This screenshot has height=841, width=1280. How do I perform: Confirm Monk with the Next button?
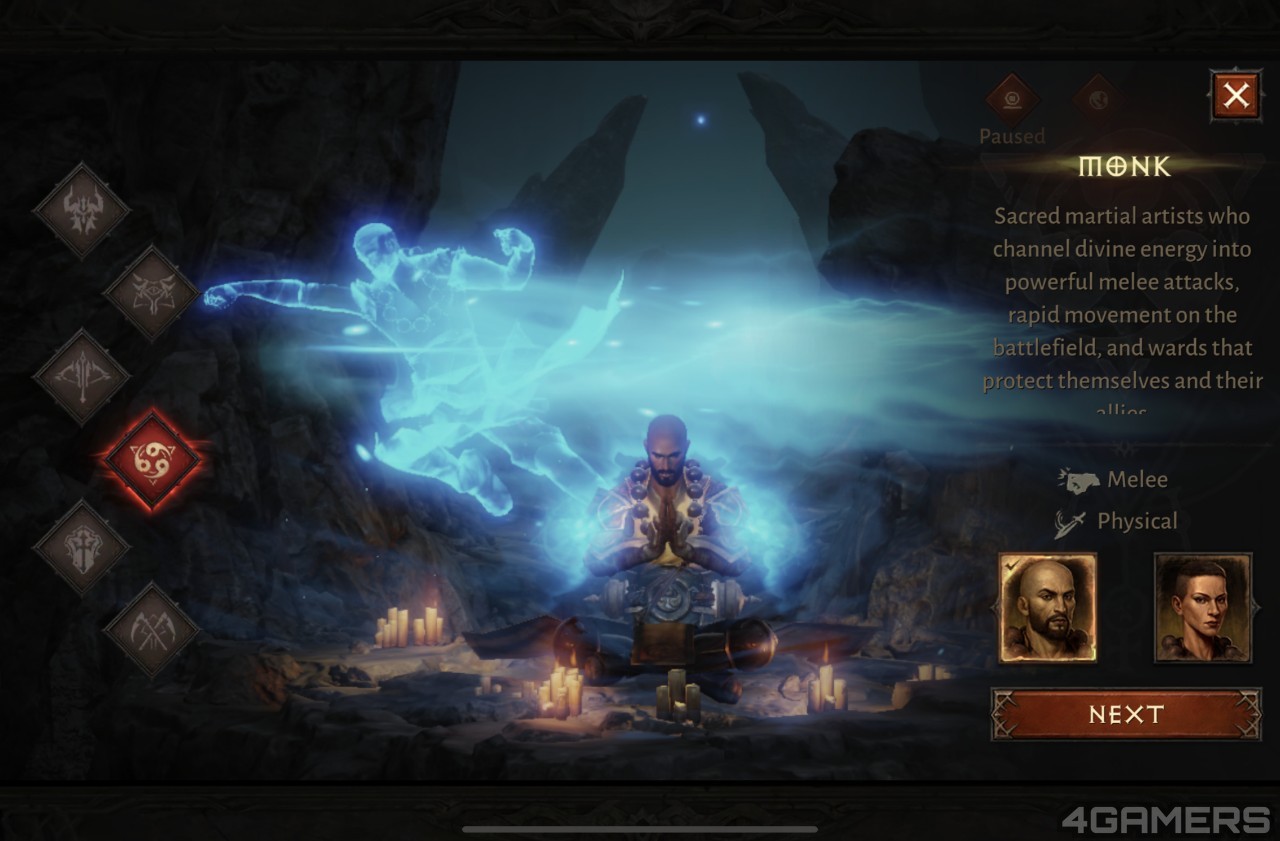click(x=1126, y=714)
